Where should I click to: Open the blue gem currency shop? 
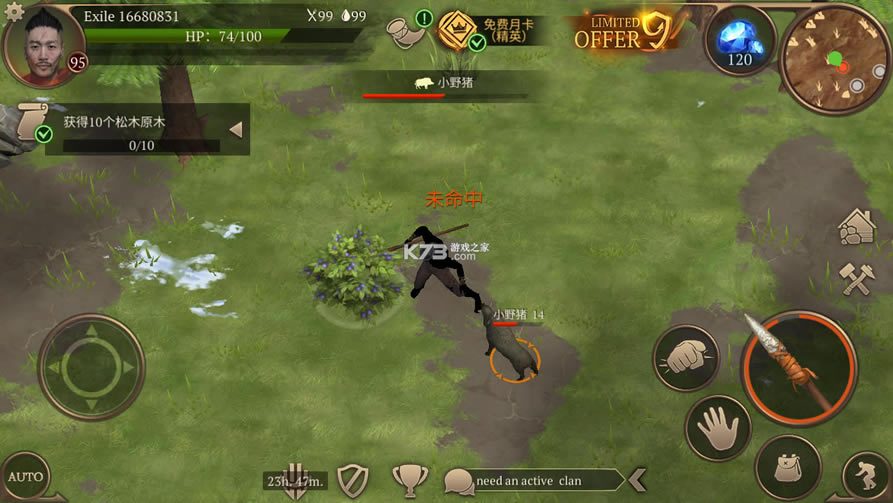click(x=740, y=40)
